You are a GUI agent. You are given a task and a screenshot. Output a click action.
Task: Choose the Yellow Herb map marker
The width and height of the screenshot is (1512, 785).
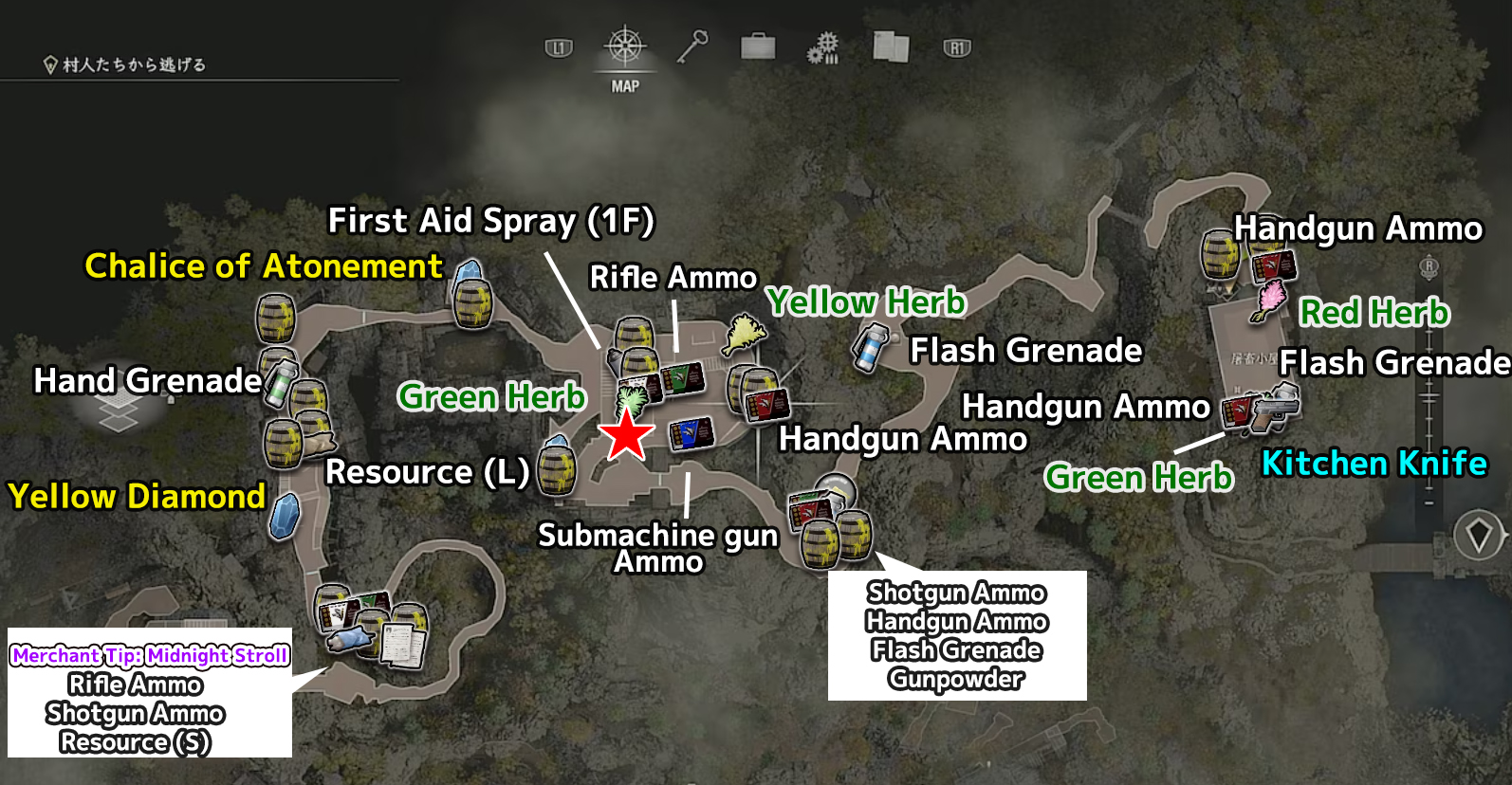coord(745,335)
